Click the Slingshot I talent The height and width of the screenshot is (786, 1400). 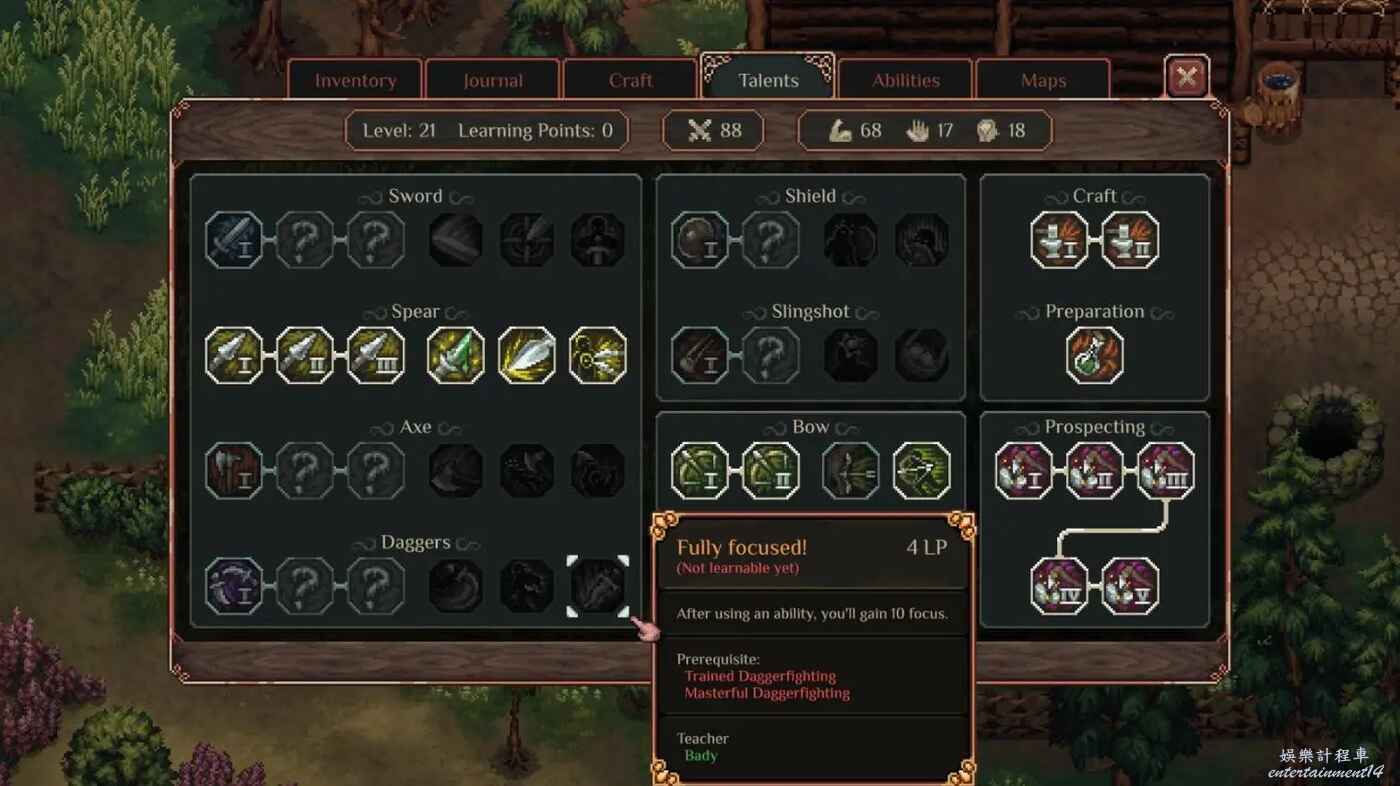(700, 356)
